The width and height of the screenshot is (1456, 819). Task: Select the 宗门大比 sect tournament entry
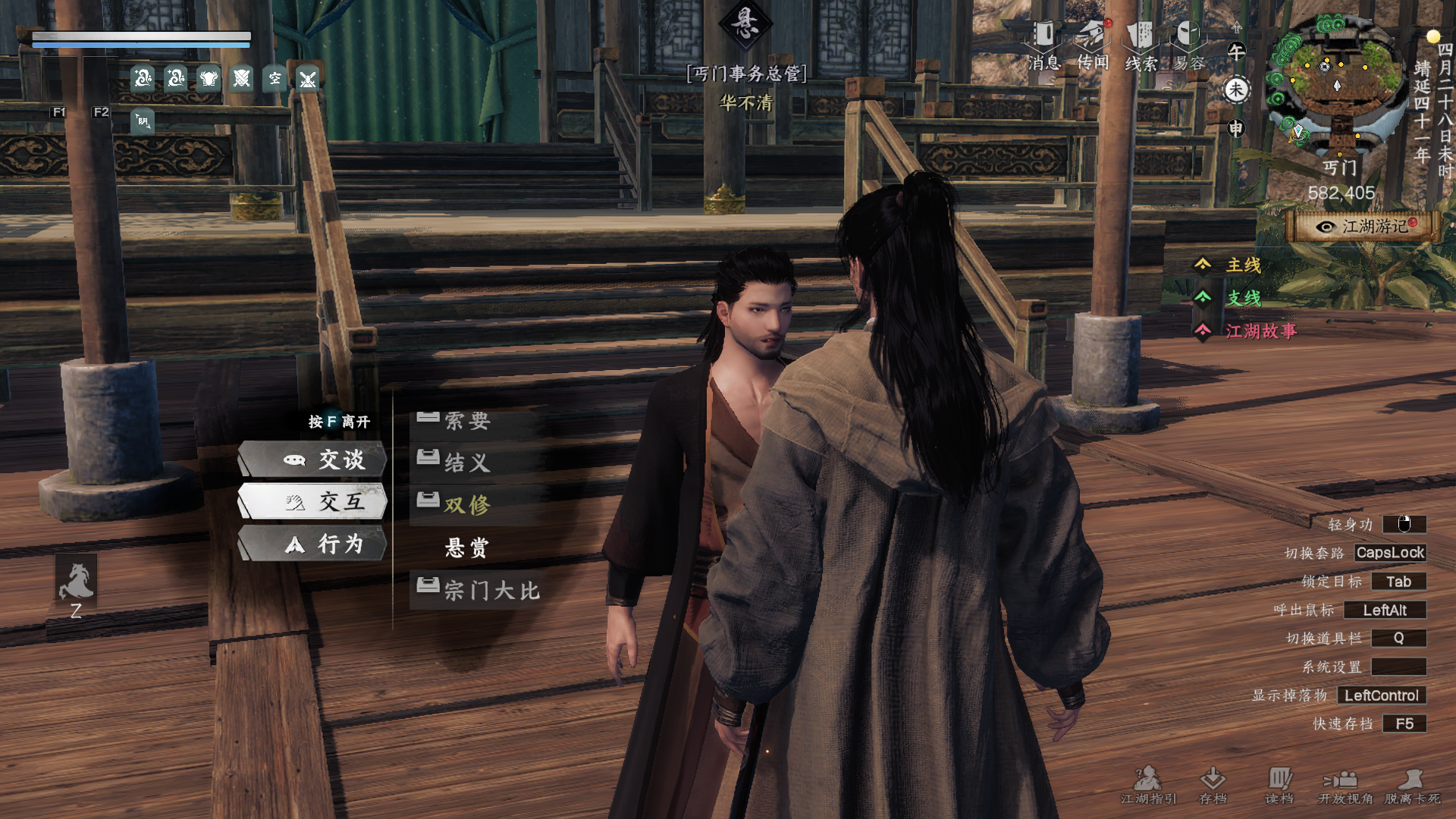[x=491, y=590]
